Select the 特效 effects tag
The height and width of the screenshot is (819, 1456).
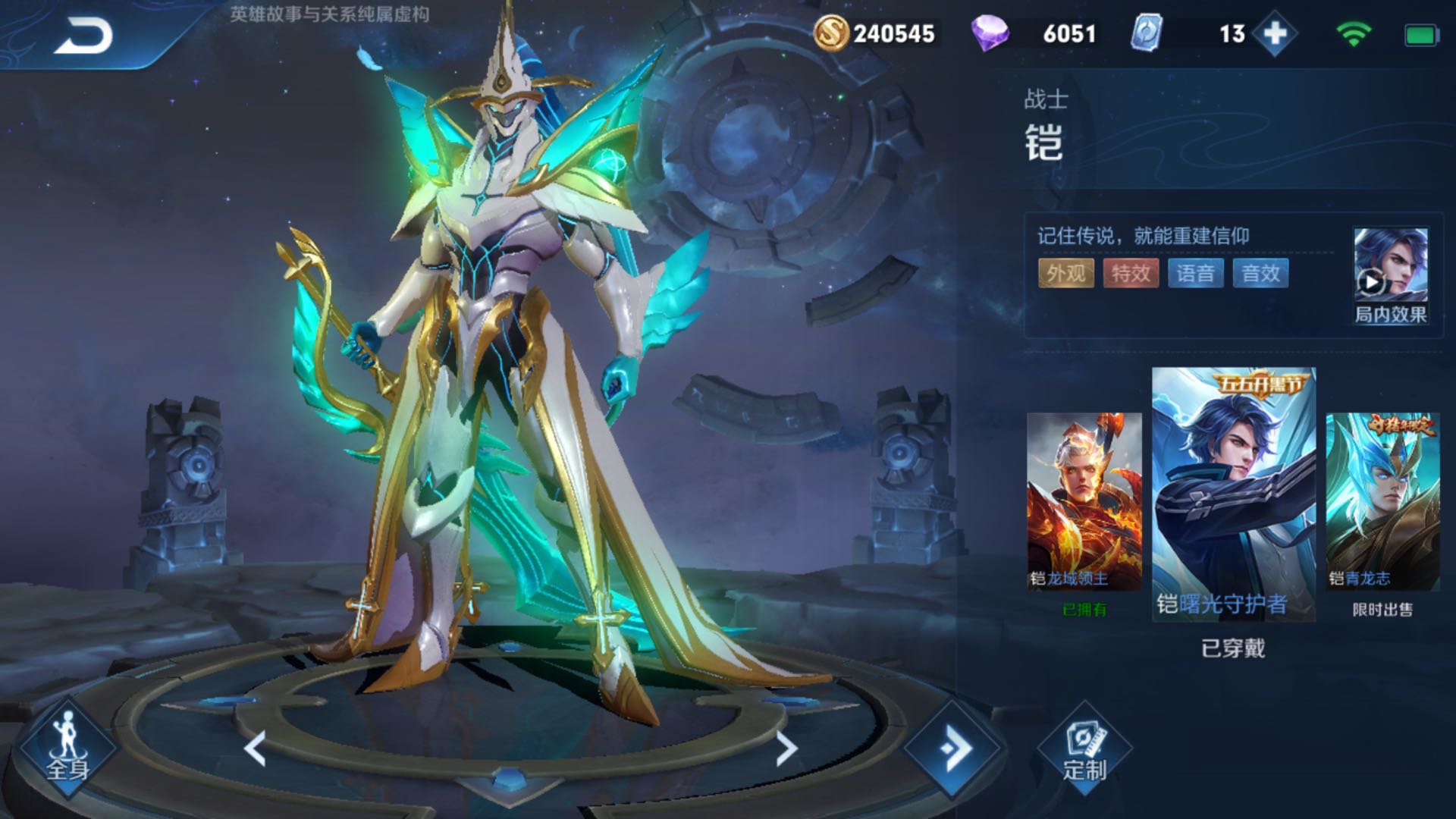click(1131, 273)
